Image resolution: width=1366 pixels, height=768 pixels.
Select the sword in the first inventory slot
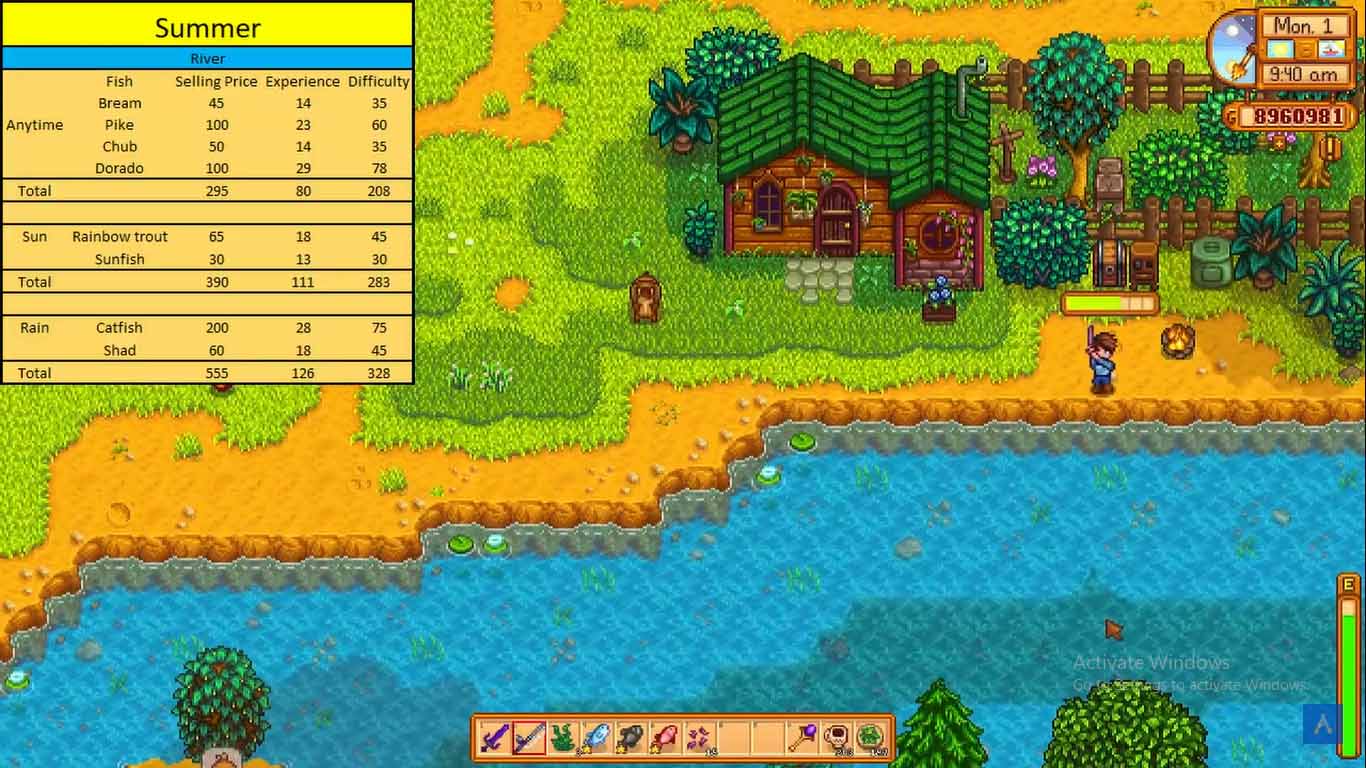point(496,738)
